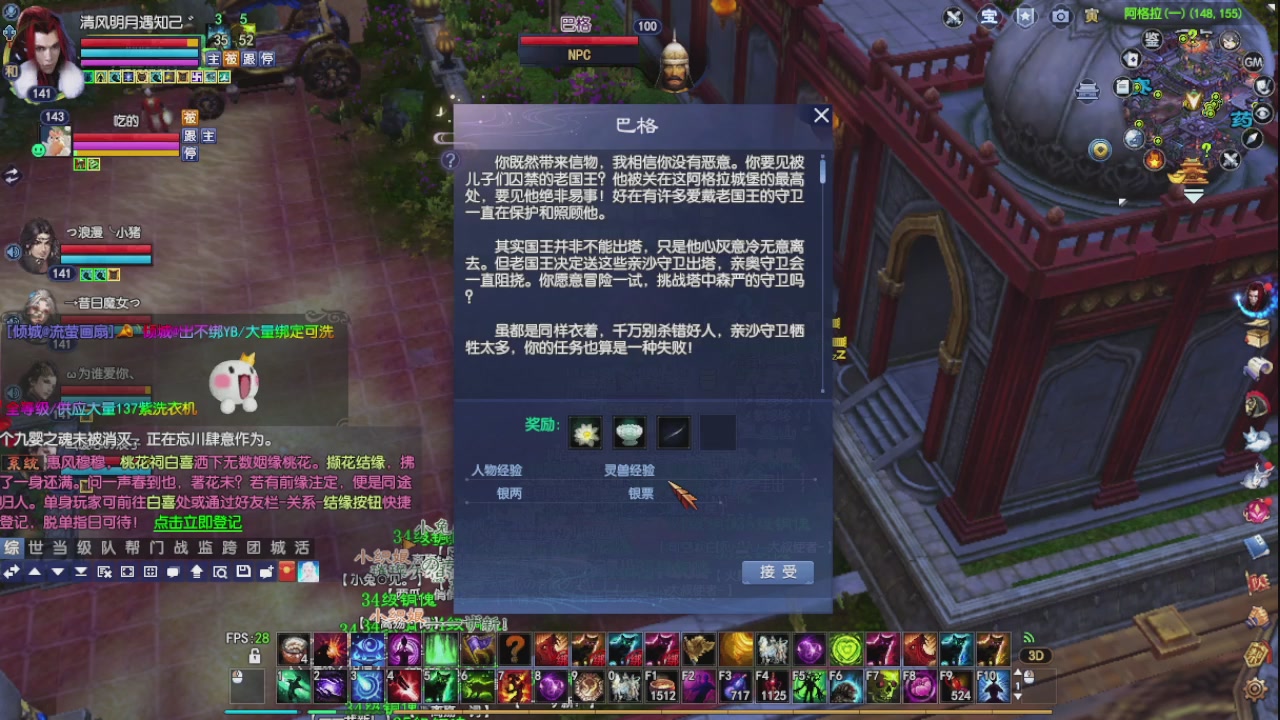
Task: Open the 药 medicine icon next to minimap
Action: point(1242,119)
